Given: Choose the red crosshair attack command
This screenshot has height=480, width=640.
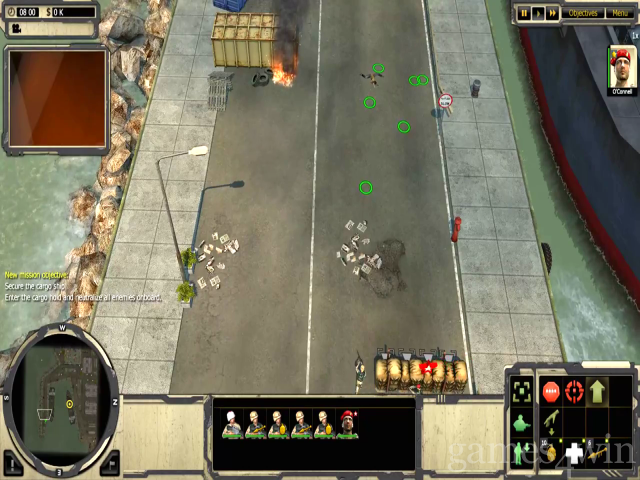Looking at the screenshot, I should [x=574, y=389].
